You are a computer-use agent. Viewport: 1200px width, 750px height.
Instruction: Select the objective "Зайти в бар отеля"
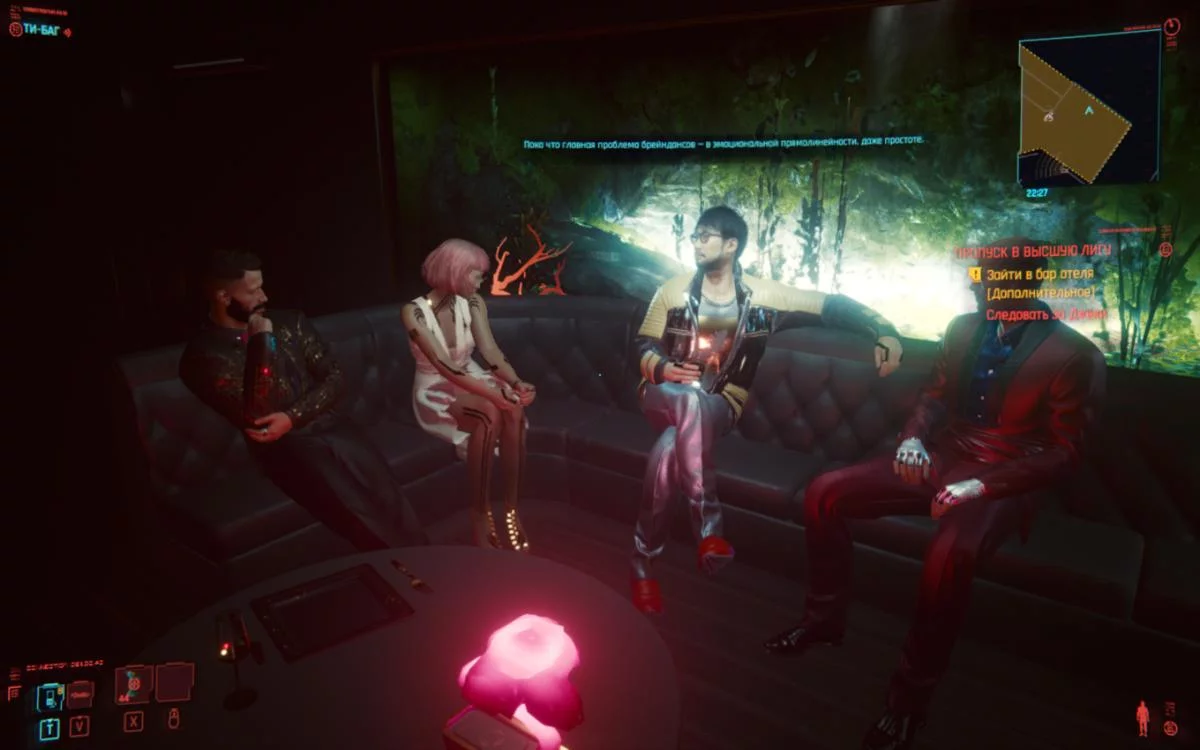tap(1040, 273)
